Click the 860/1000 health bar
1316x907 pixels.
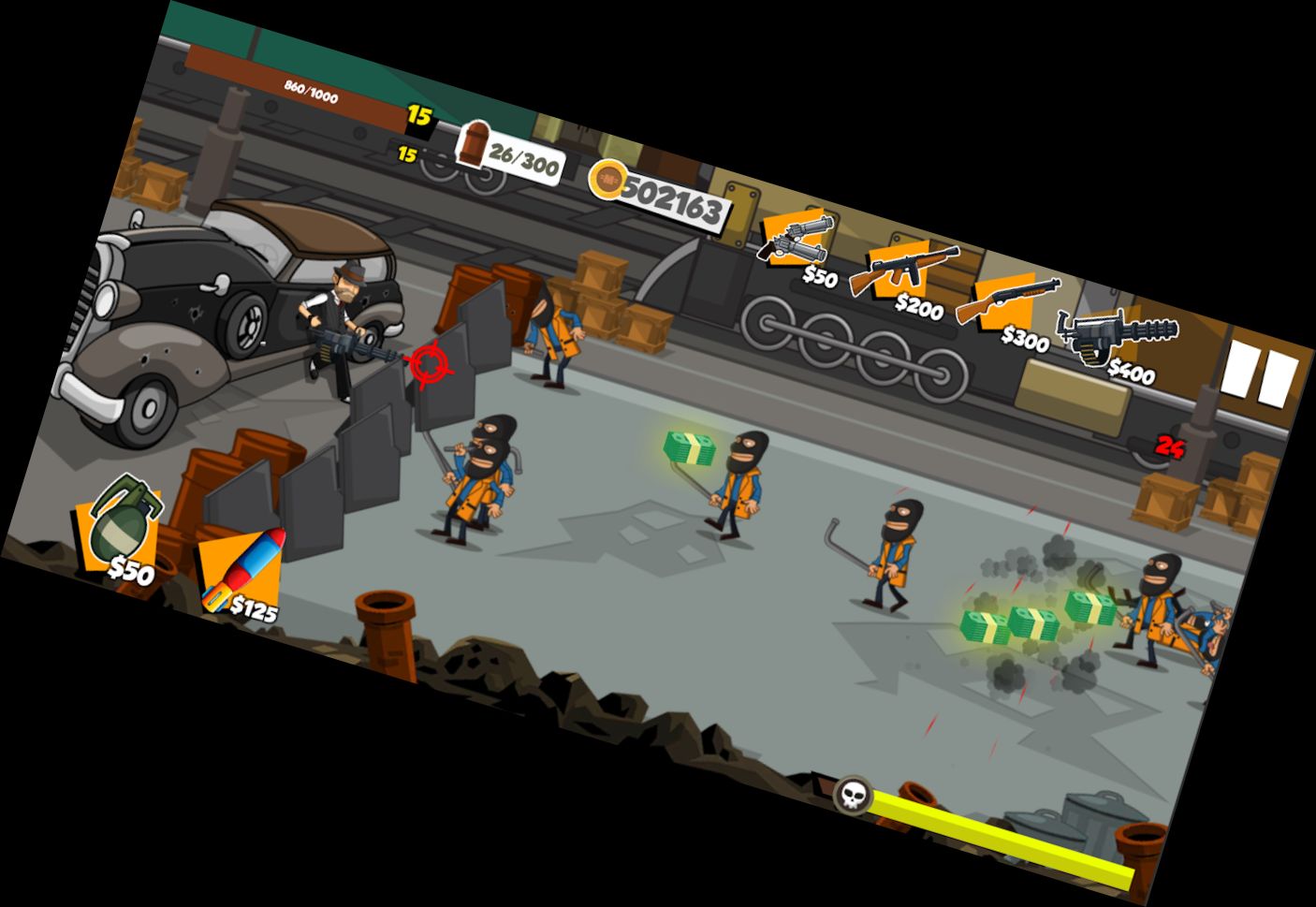(309, 92)
